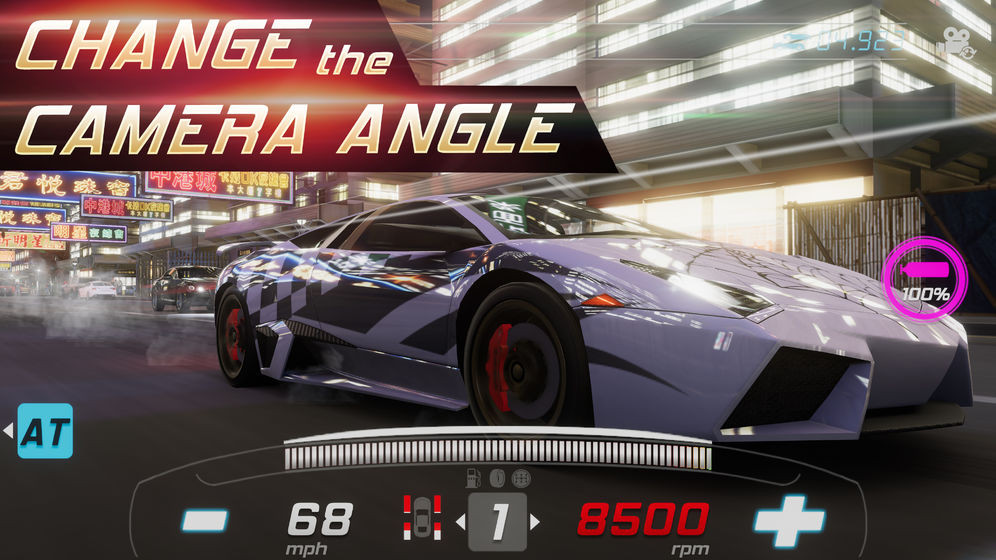The width and height of the screenshot is (996, 560).
Task: Activate the pink nitro boost button
Action: [x=925, y=278]
